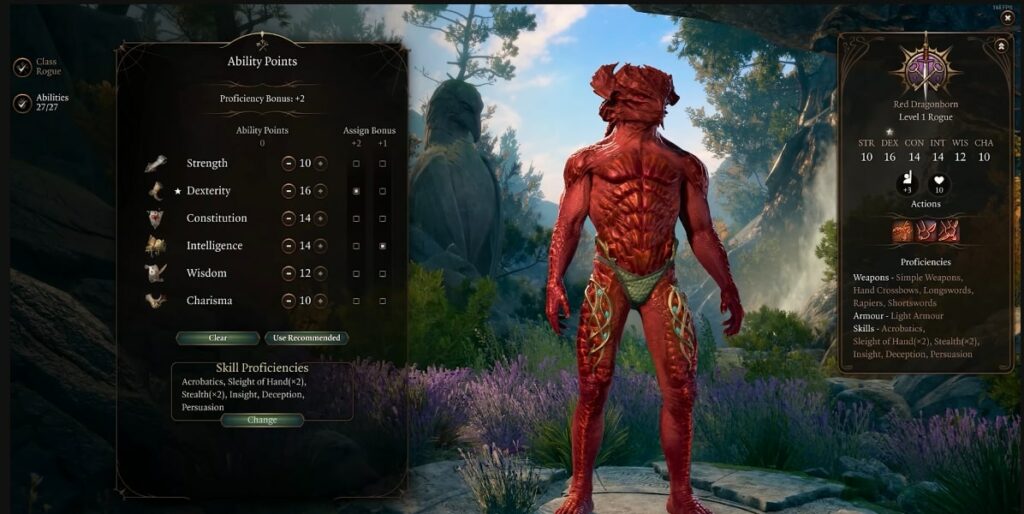This screenshot has height=514, width=1024.
Task: Subtract a point from Charisma
Action: tap(289, 300)
